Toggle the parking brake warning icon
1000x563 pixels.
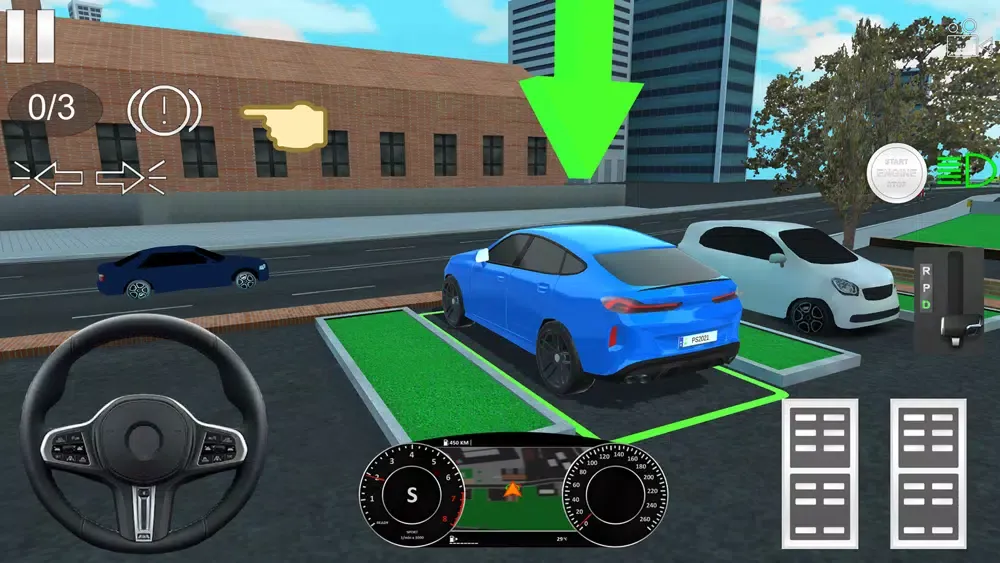[x=164, y=110]
